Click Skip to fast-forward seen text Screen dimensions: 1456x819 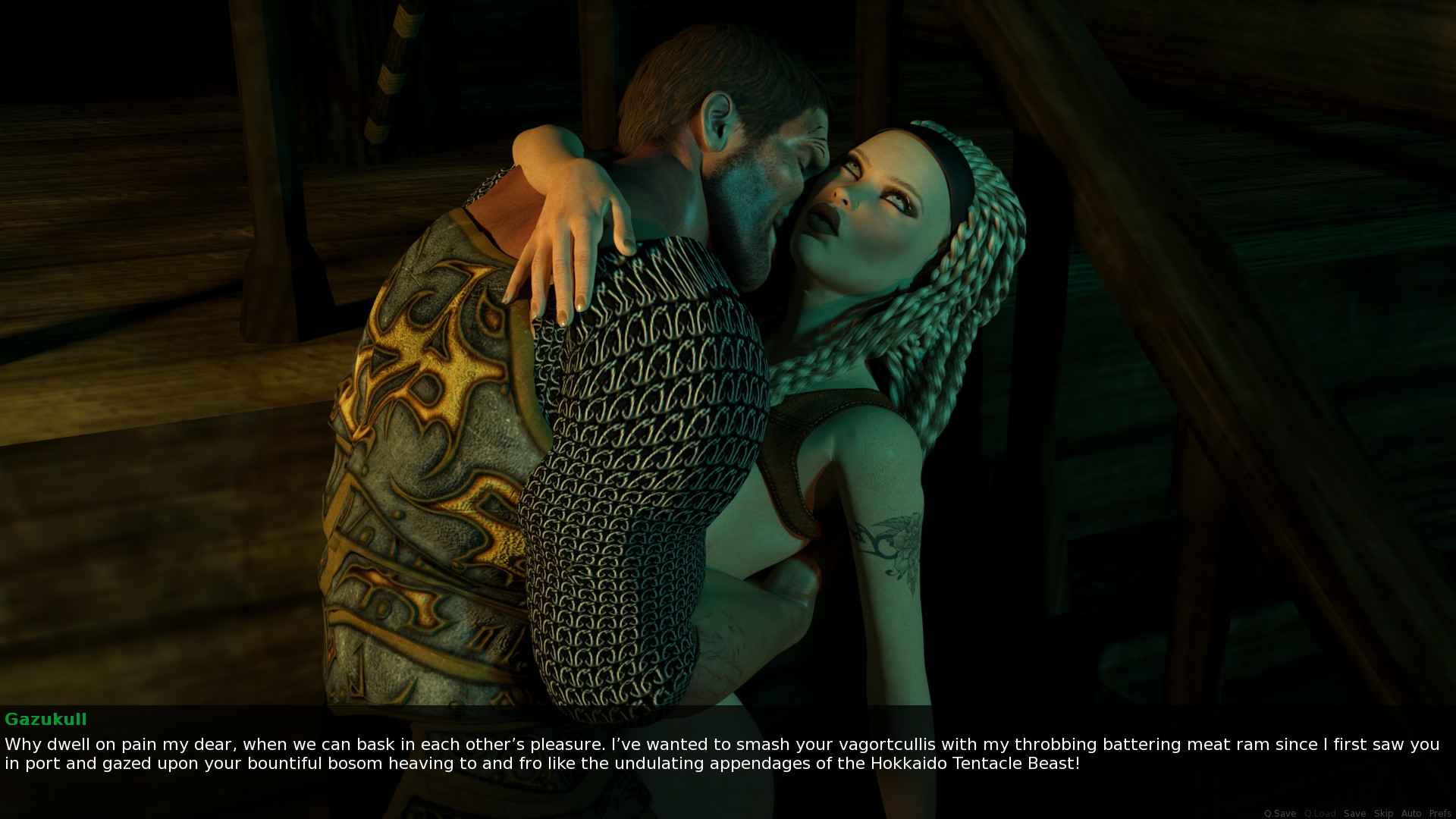tap(1384, 814)
